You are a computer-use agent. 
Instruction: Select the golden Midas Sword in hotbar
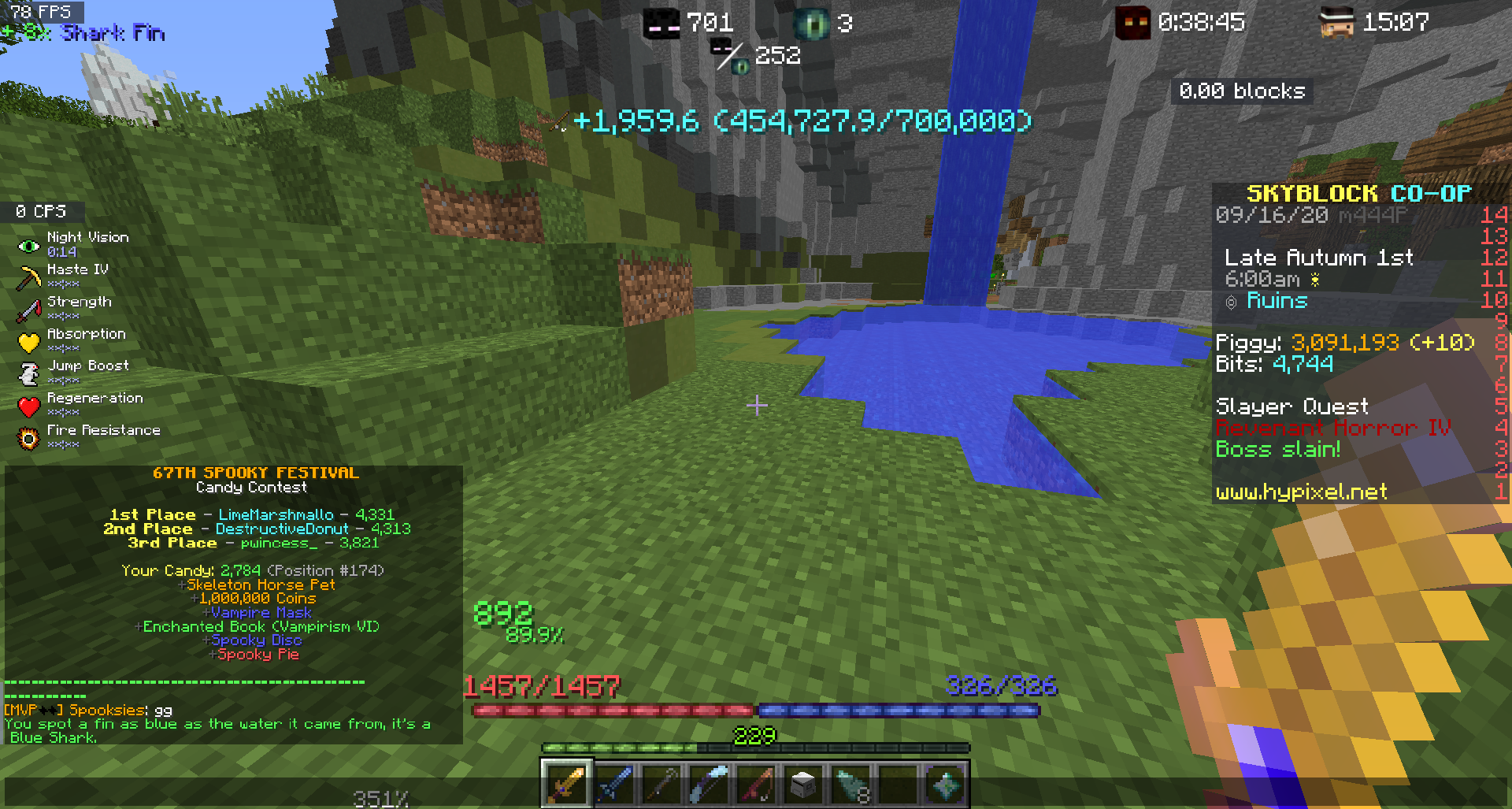tap(565, 782)
